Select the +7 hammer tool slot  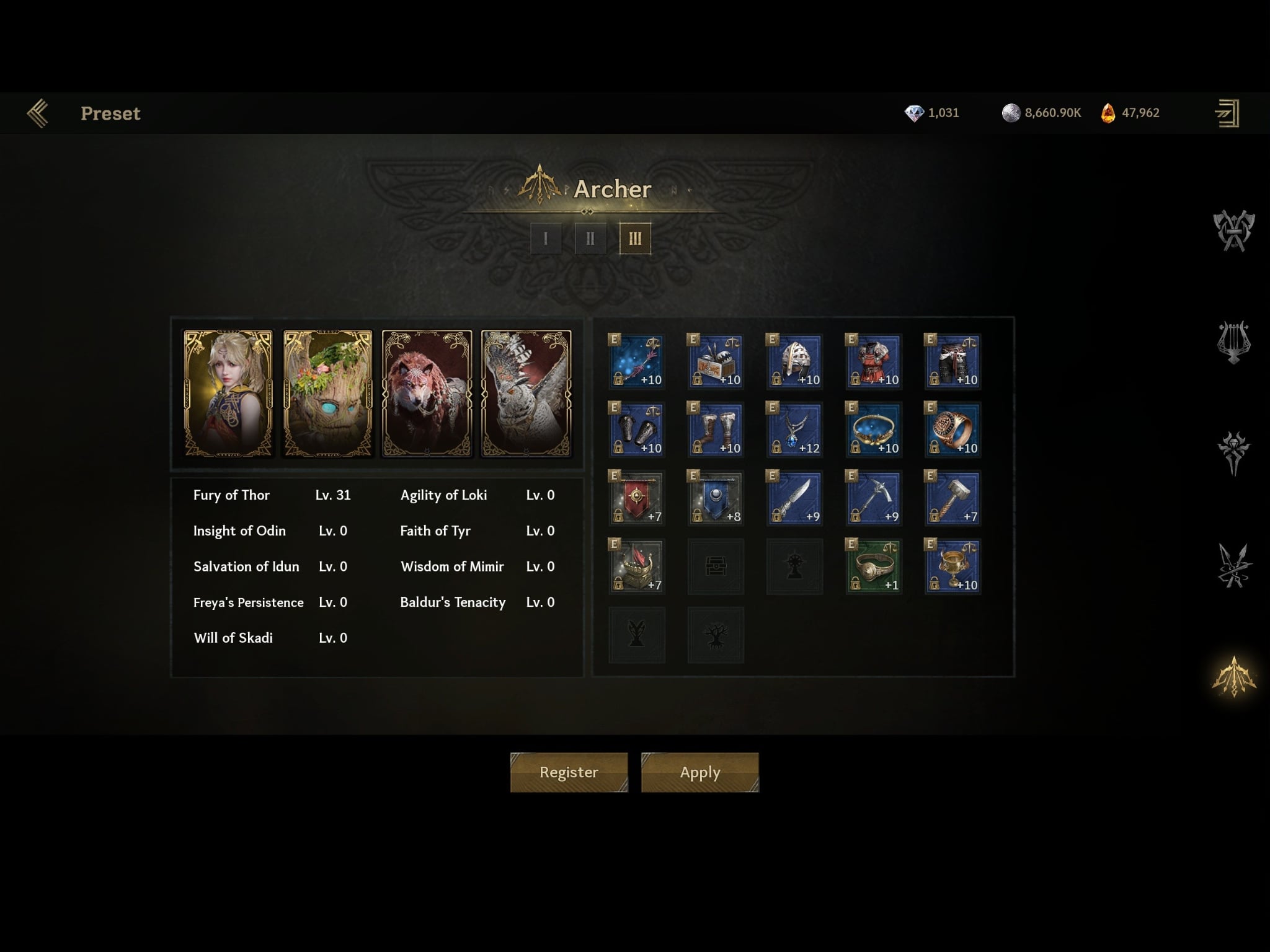point(952,498)
